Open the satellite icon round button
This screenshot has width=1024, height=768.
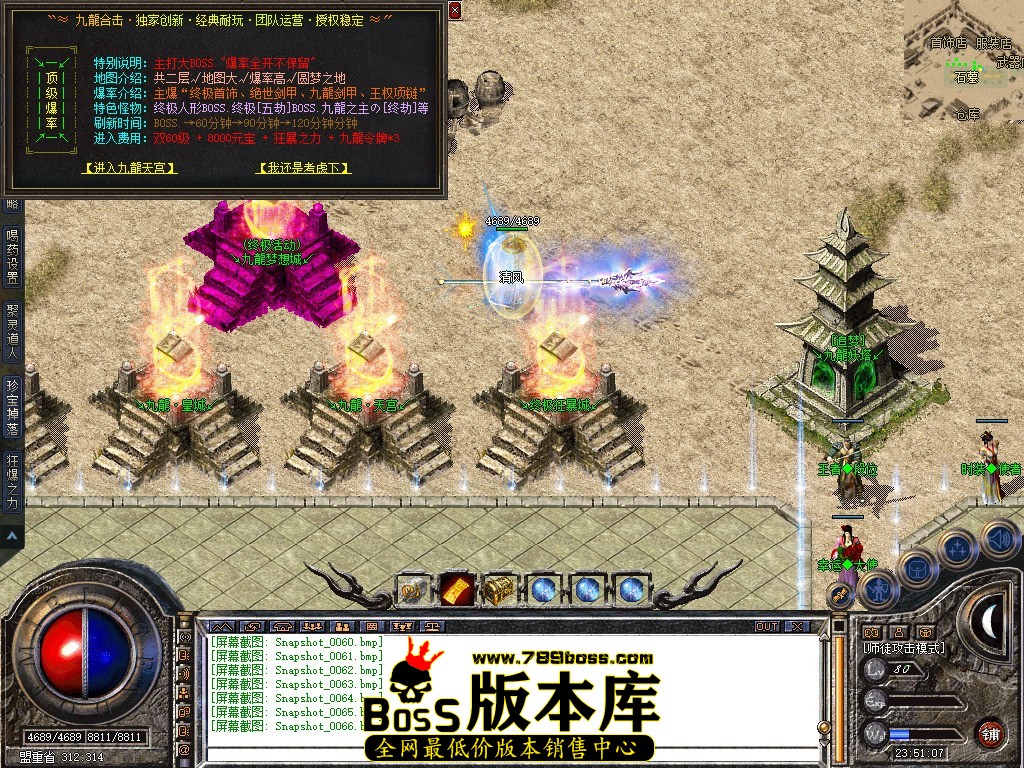pos(957,548)
